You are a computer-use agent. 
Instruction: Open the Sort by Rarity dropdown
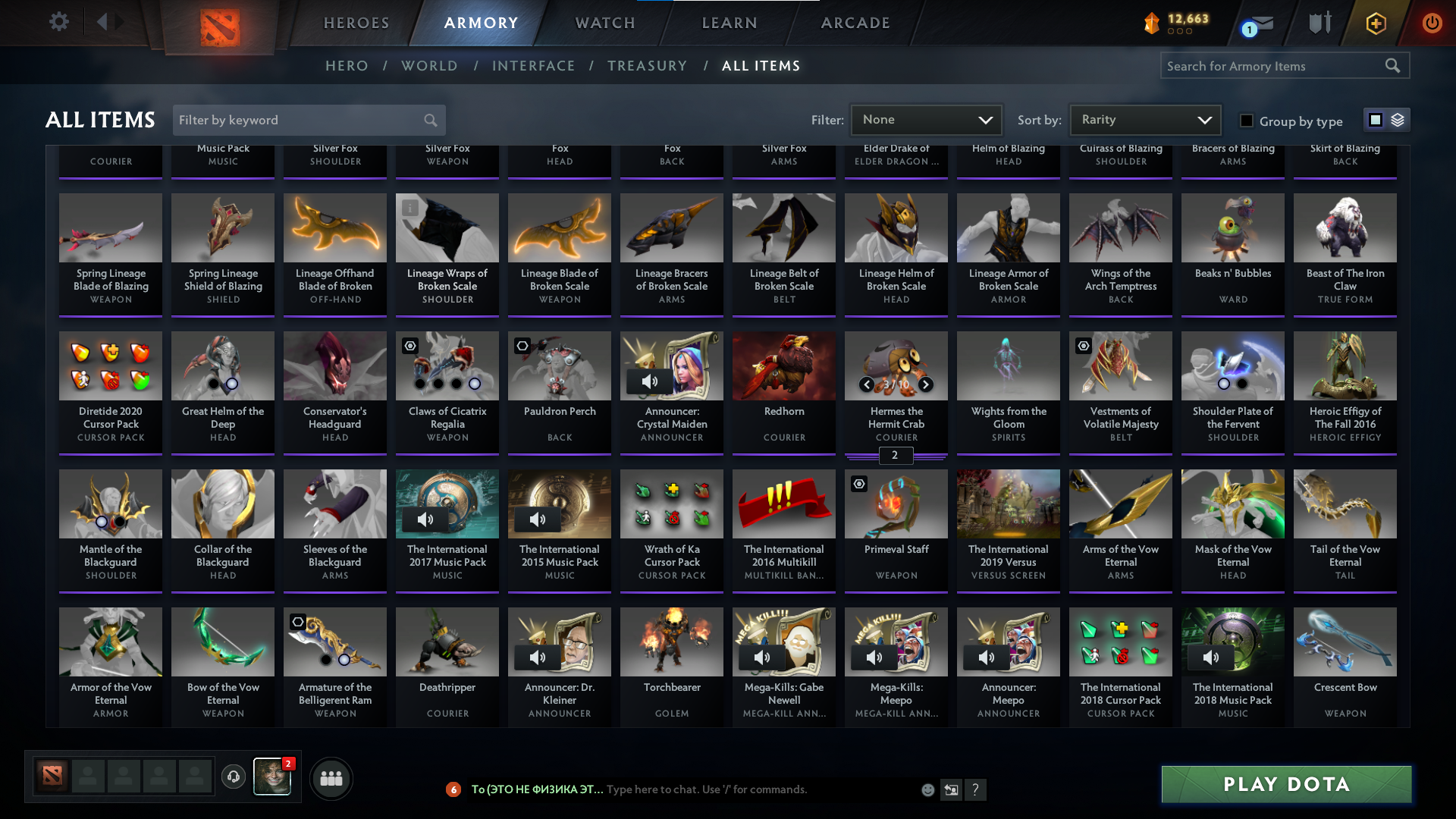click(x=1144, y=119)
